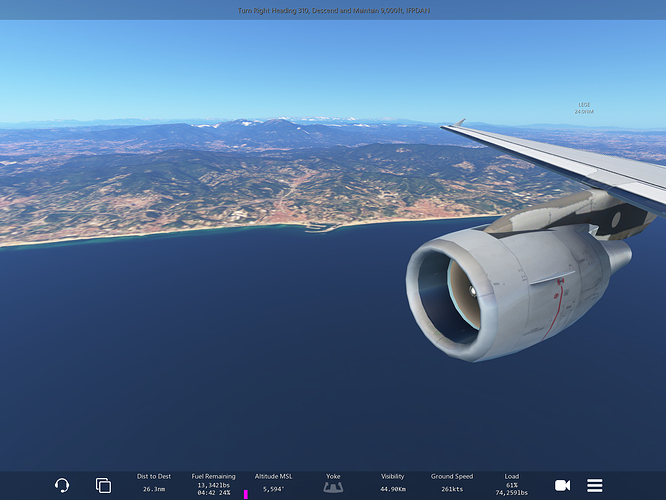This screenshot has height=500, width=666.
Task: Open the hamburger main menu
Action: [x=595, y=485]
